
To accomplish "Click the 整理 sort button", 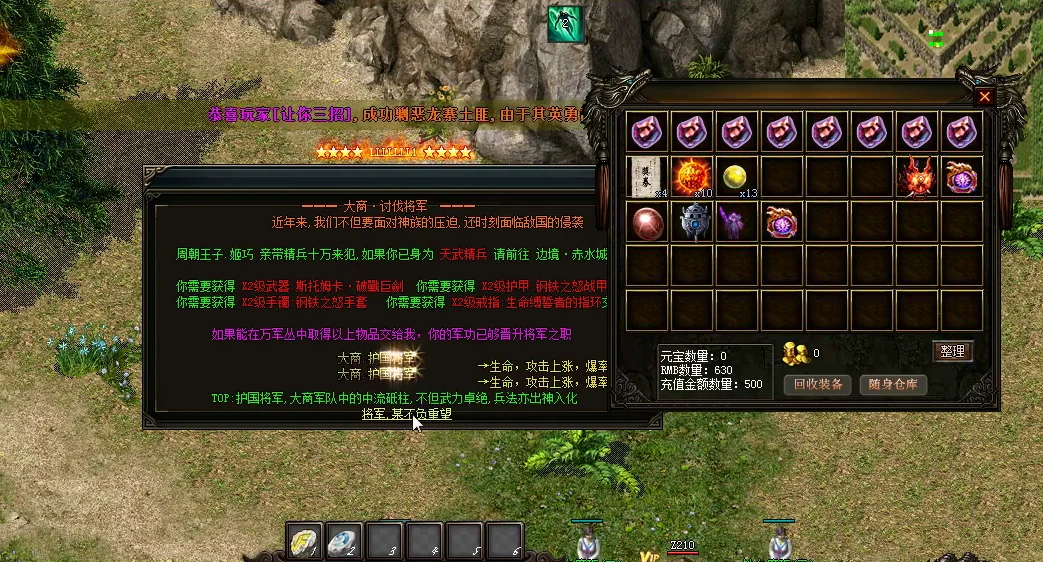I will (953, 351).
